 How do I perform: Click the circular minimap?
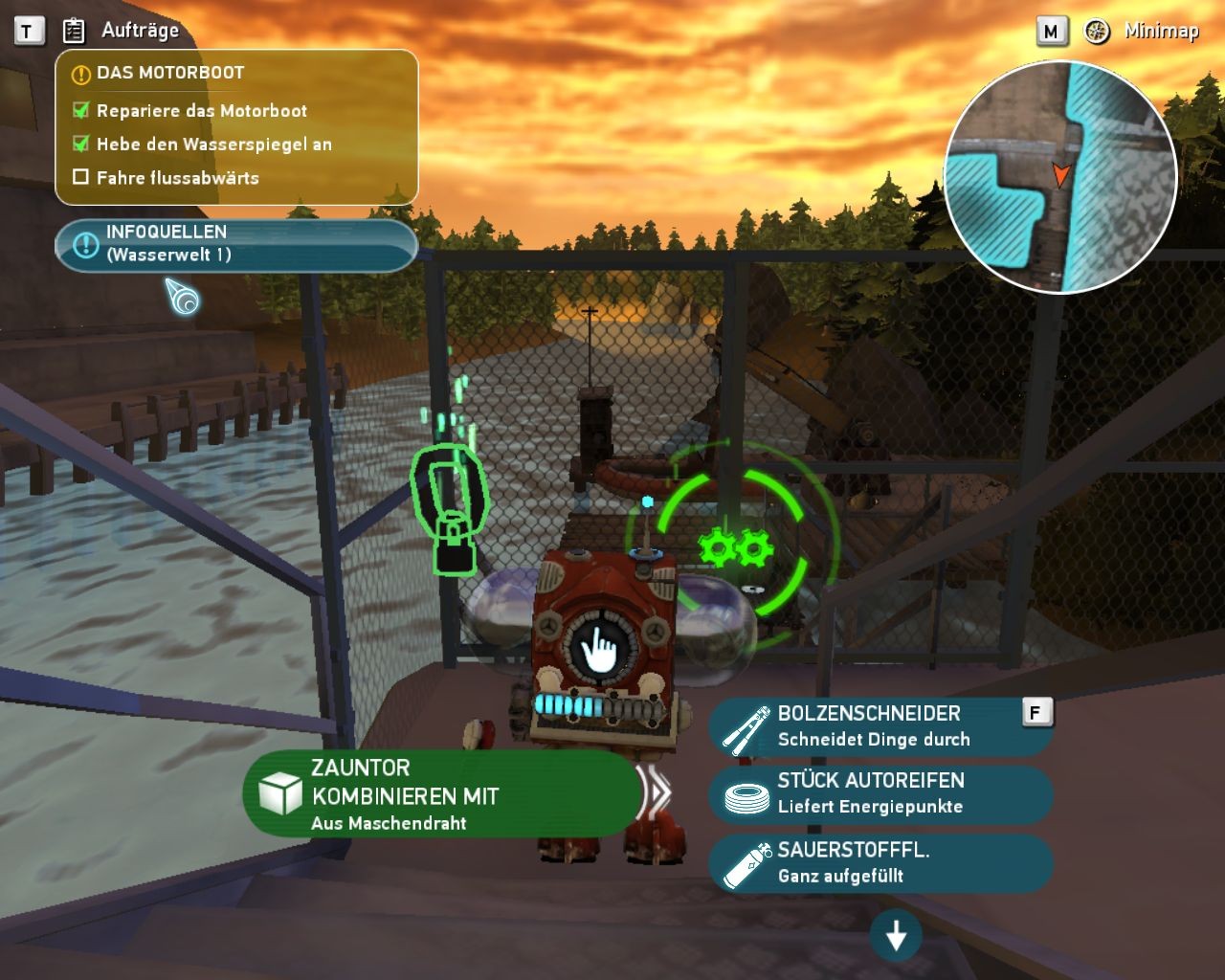1059,177
